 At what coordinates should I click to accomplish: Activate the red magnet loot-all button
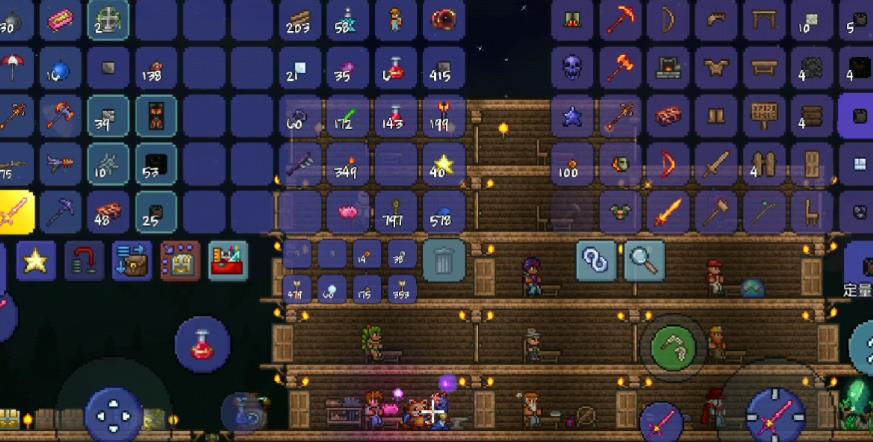(84, 261)
